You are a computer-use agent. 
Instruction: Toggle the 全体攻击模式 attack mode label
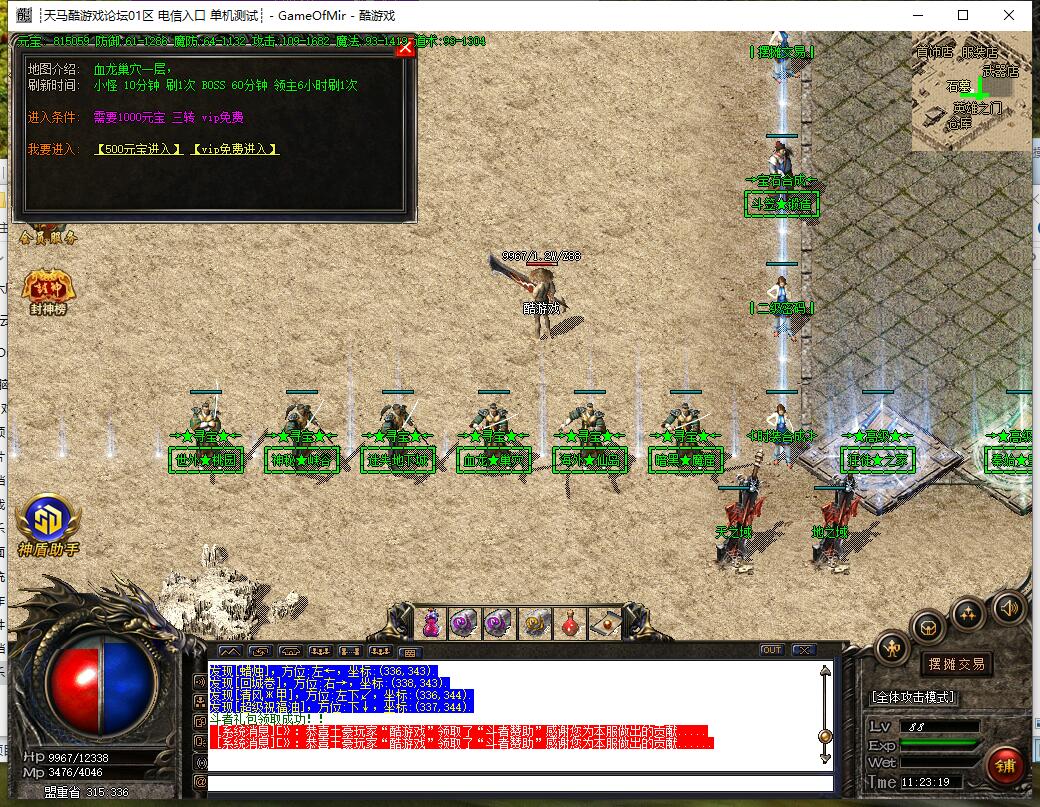point(913,696)
